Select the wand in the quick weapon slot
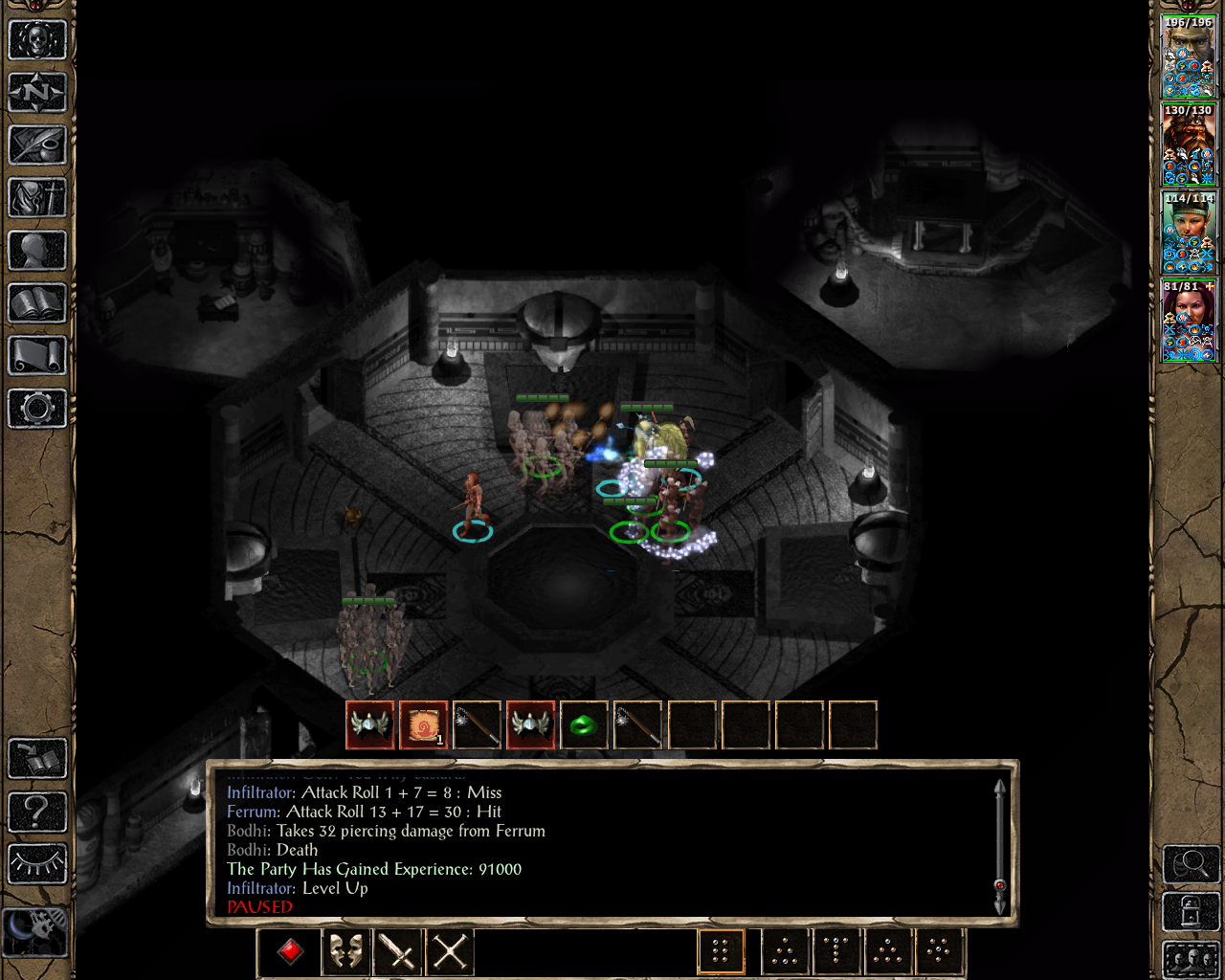The height and width of the screenshot is (980, 1225). [x=477, y=724]
